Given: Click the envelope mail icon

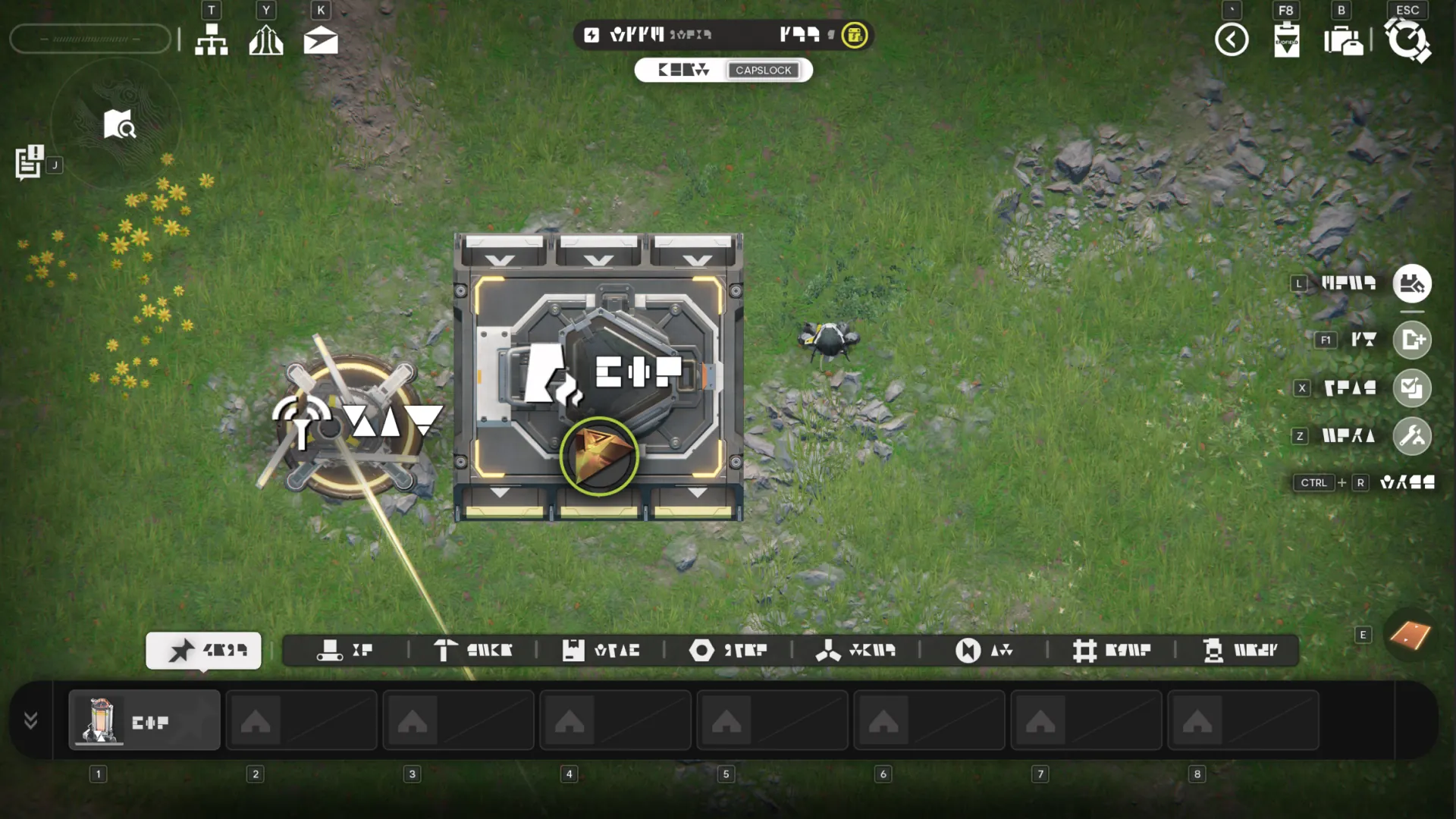Looking at the screenshot, I should (321, 40).
